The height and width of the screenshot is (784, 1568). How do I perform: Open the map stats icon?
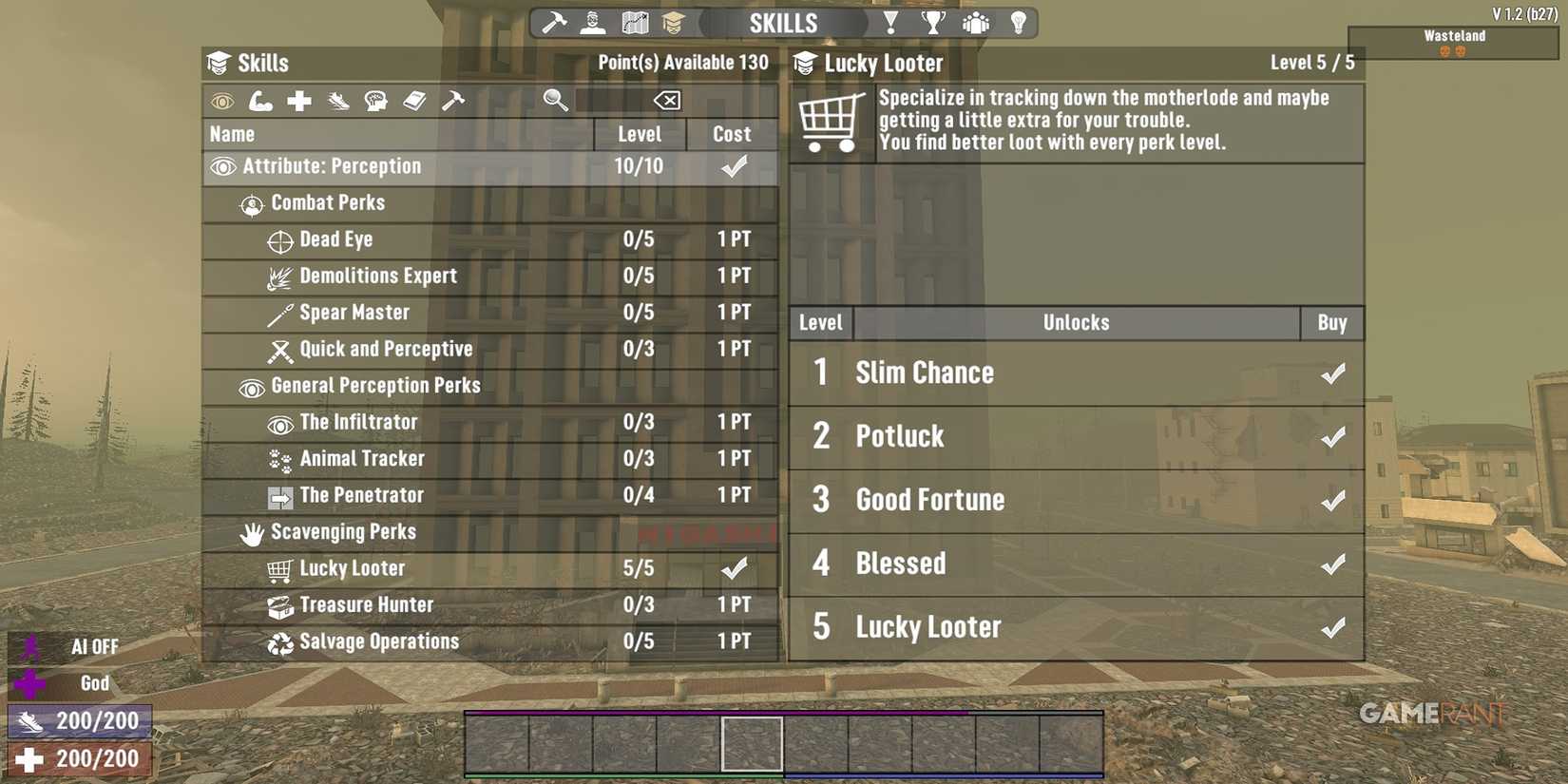[x=634, y=22]
